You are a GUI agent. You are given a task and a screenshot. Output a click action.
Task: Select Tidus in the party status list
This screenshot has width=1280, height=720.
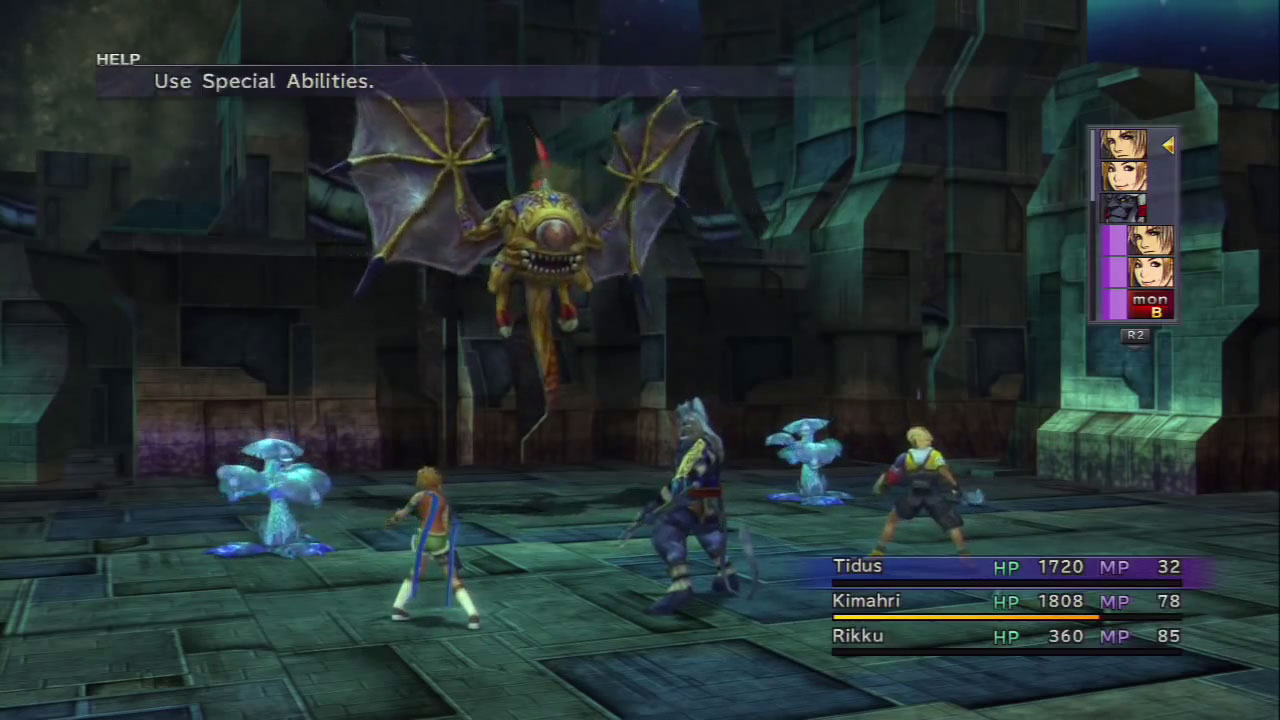point(1006,567)
